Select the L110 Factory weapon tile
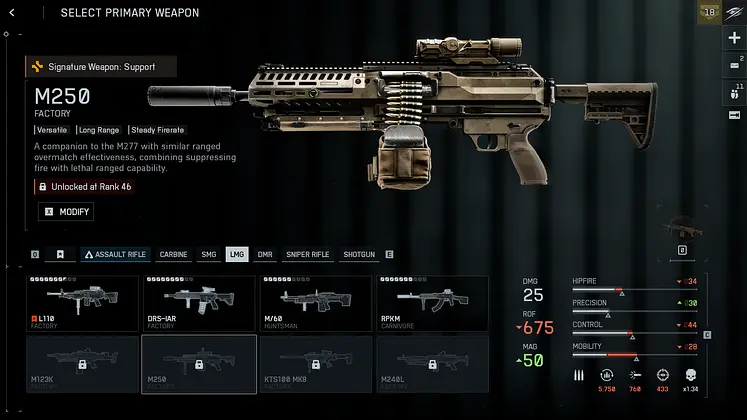747x420 pixels. coord(82,304)
